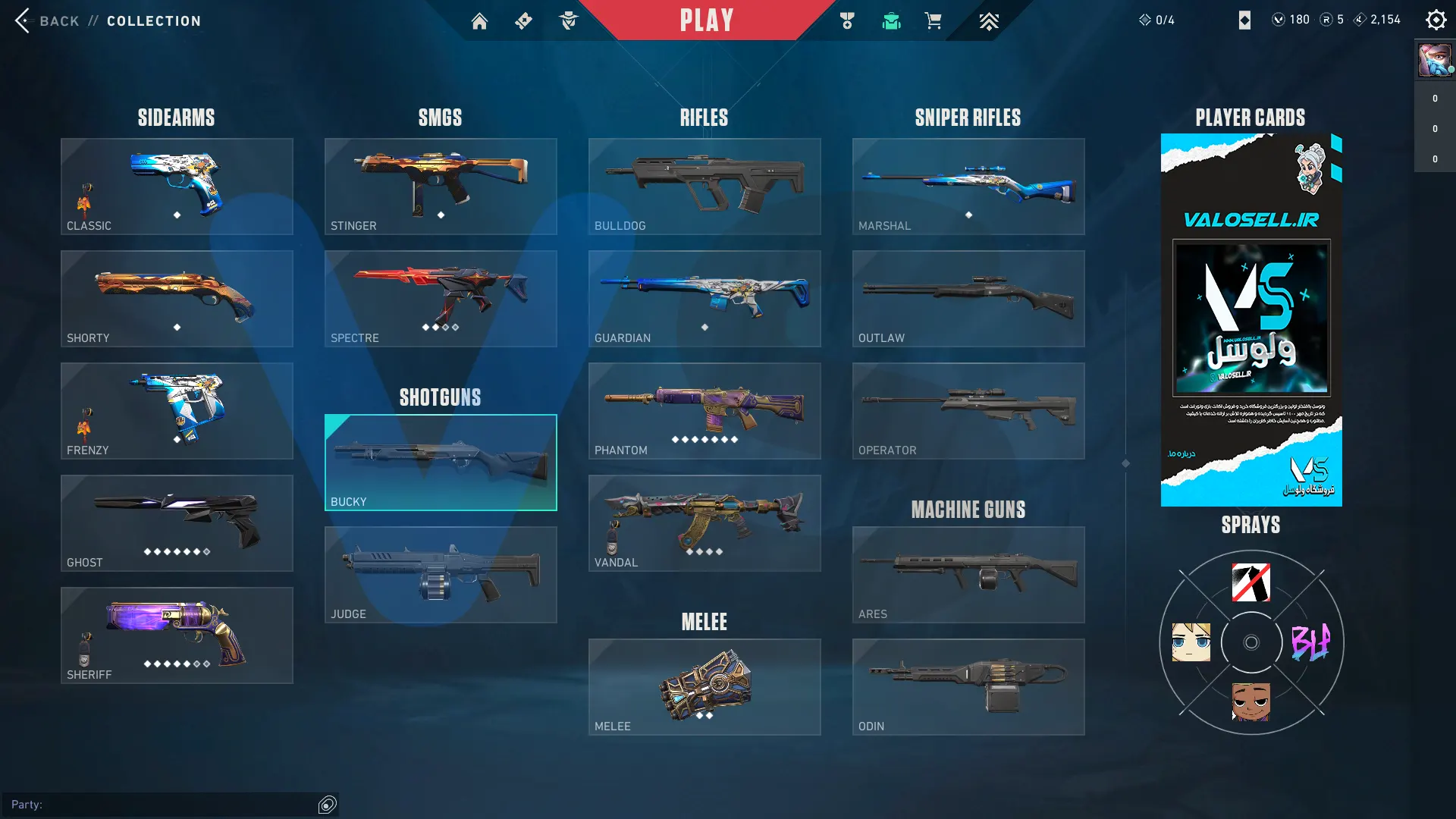Select the Operator sniper slot
Screen dimensions: 1456x819
pyautogui.click(x=968, y=411)
